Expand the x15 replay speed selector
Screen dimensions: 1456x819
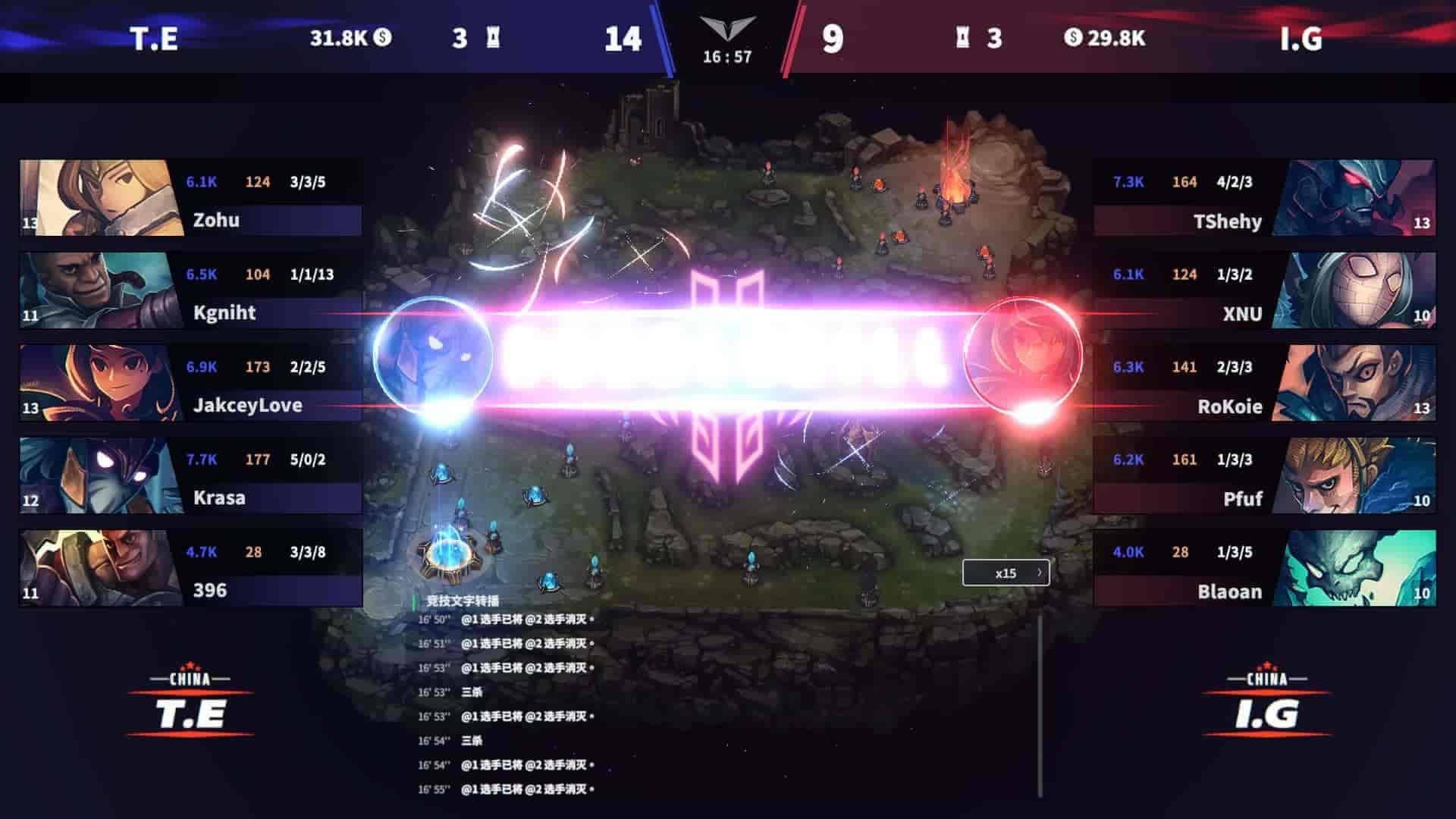click(1006, 574)
